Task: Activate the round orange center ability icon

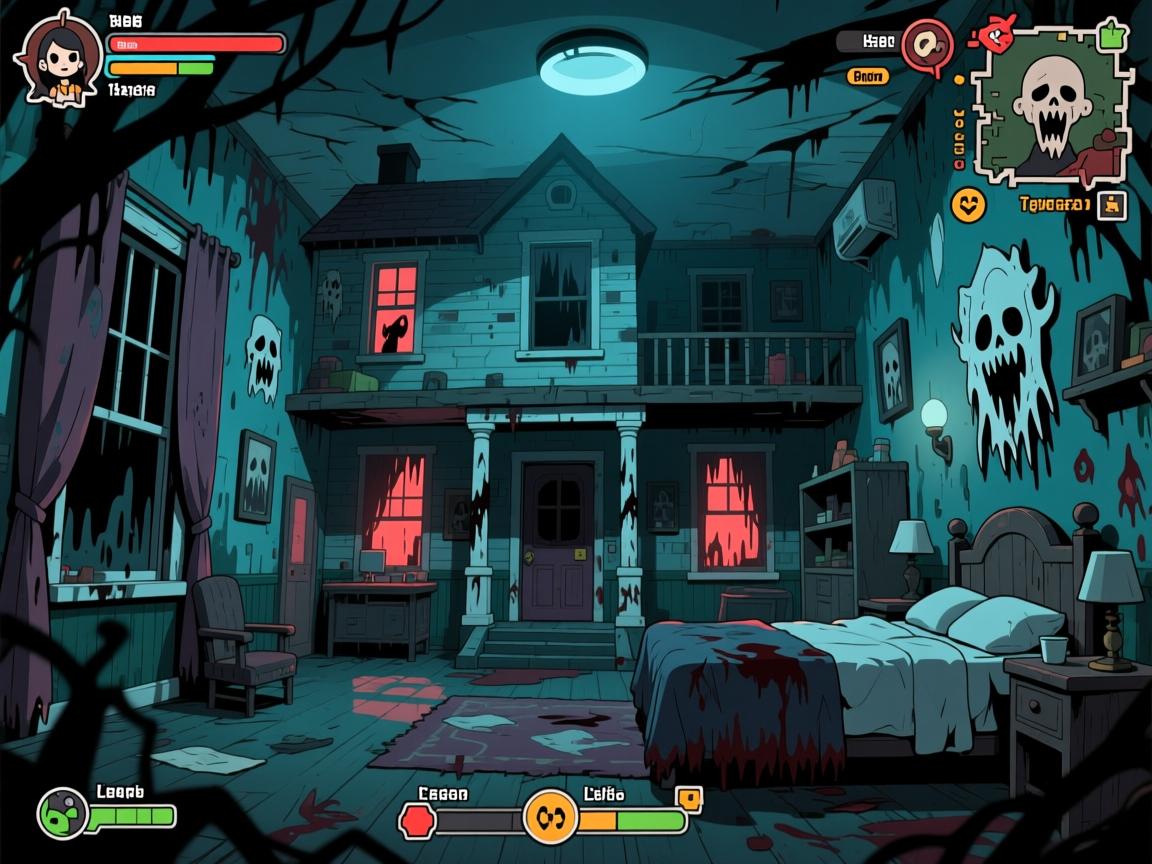Action: [551, 816]
